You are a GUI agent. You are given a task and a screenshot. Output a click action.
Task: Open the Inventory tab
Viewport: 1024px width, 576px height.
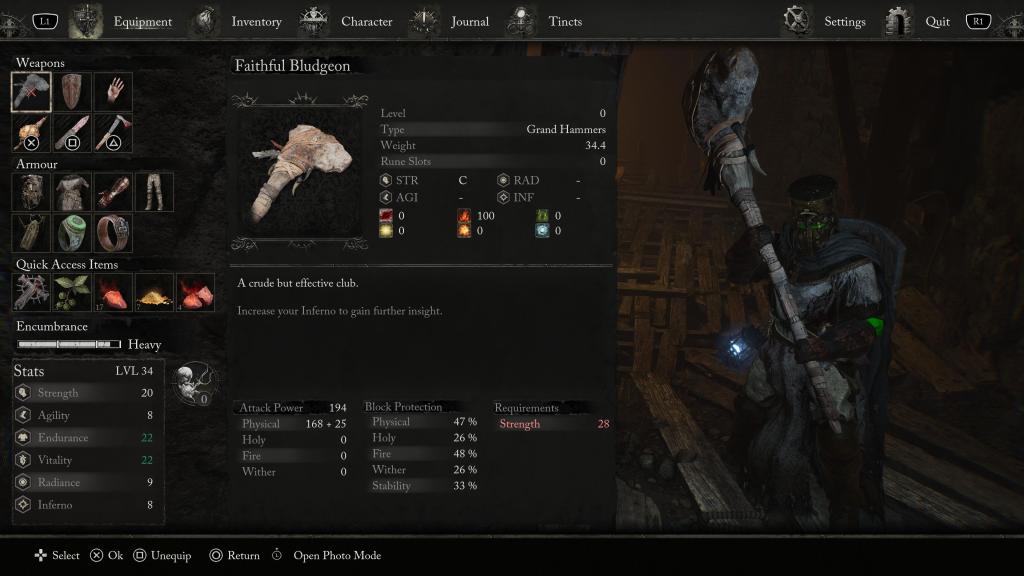(x=256, y=21)
